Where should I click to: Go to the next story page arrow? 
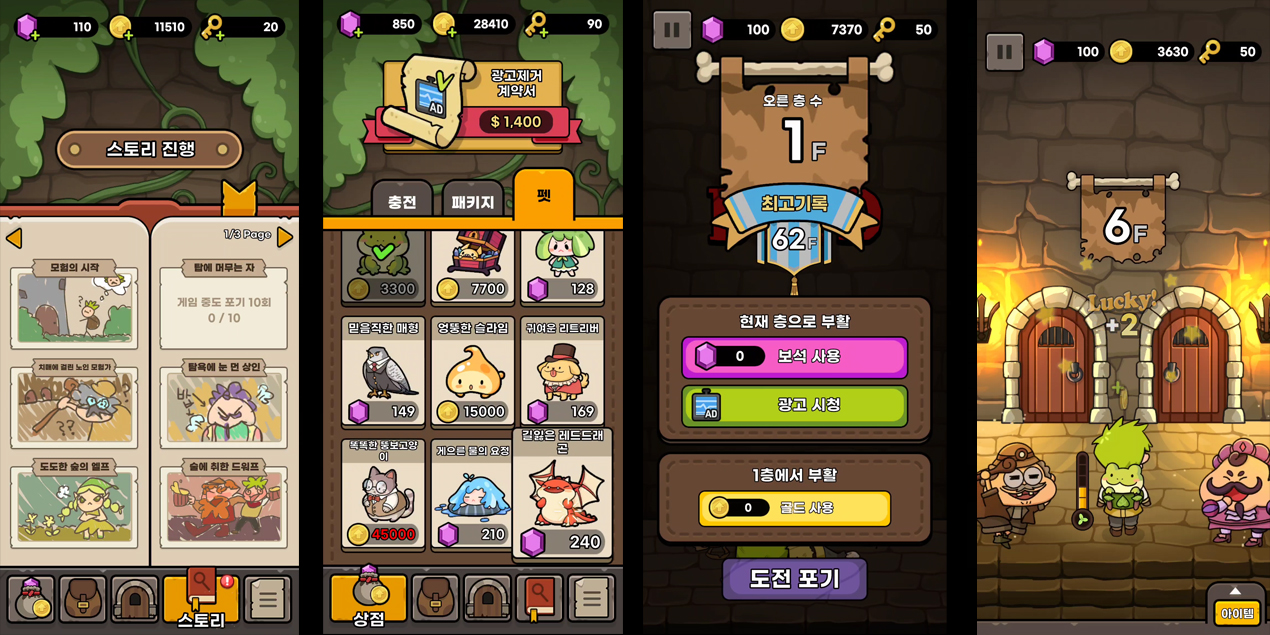coord(285,237)
